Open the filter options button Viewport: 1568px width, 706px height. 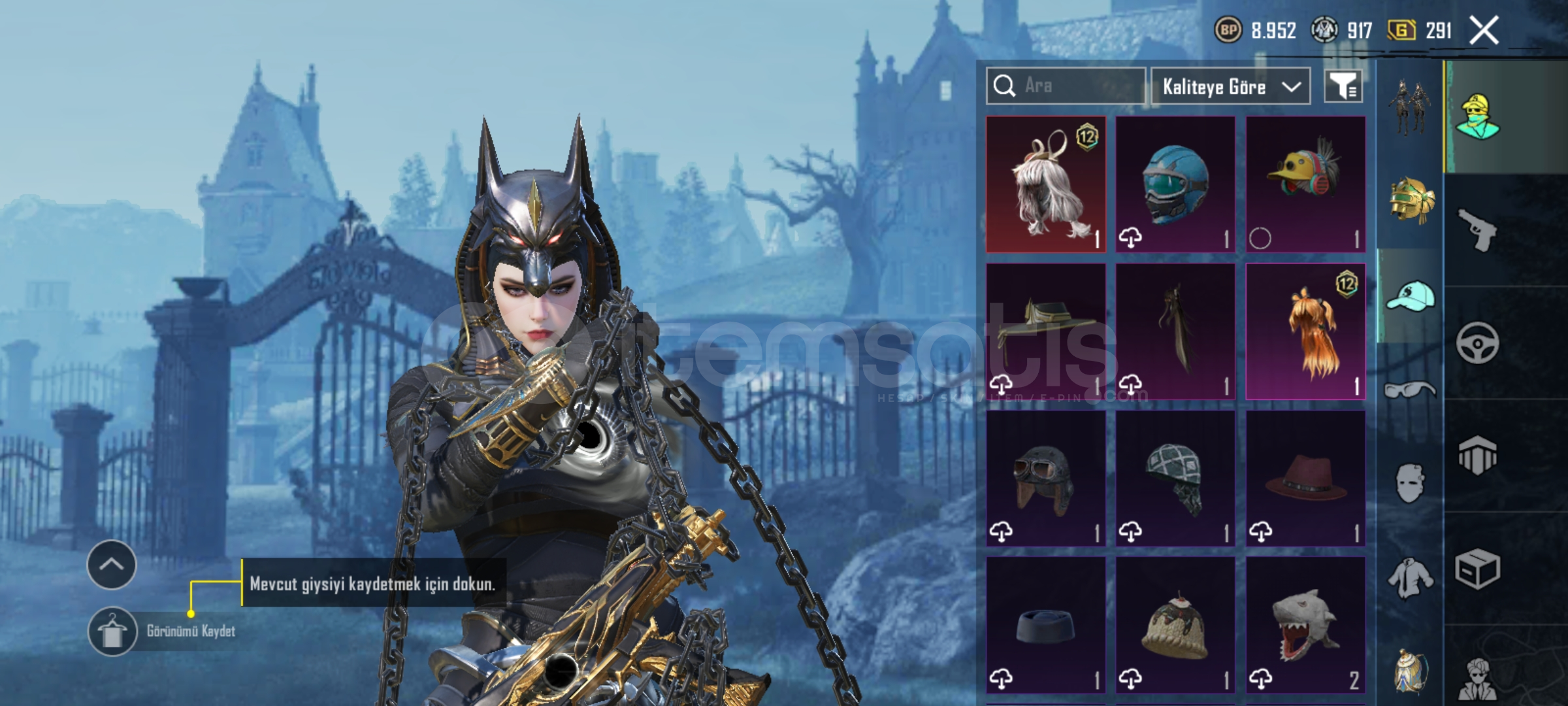click(1343, 86)
